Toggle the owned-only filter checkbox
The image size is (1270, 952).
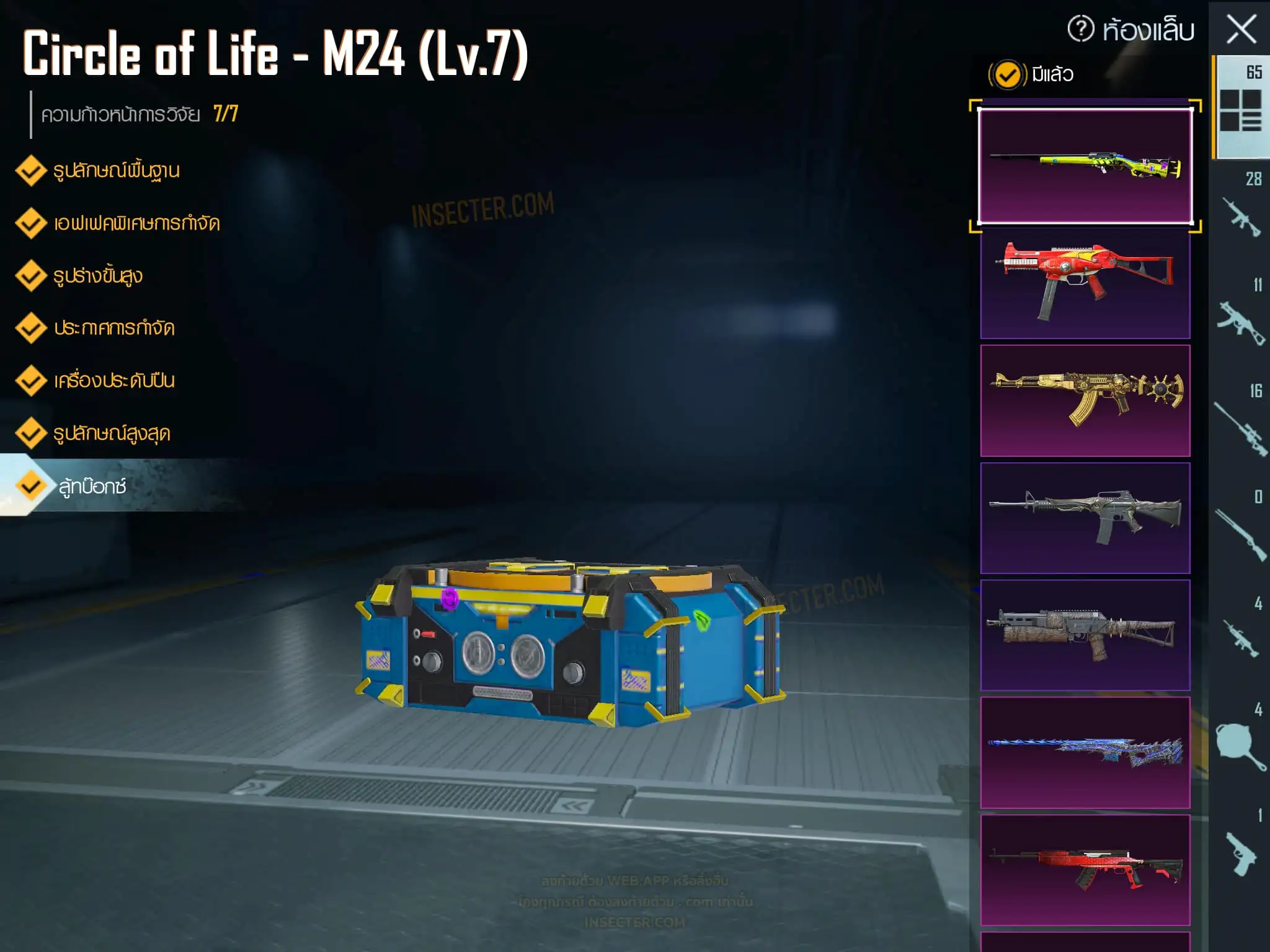coord(1007,75)
